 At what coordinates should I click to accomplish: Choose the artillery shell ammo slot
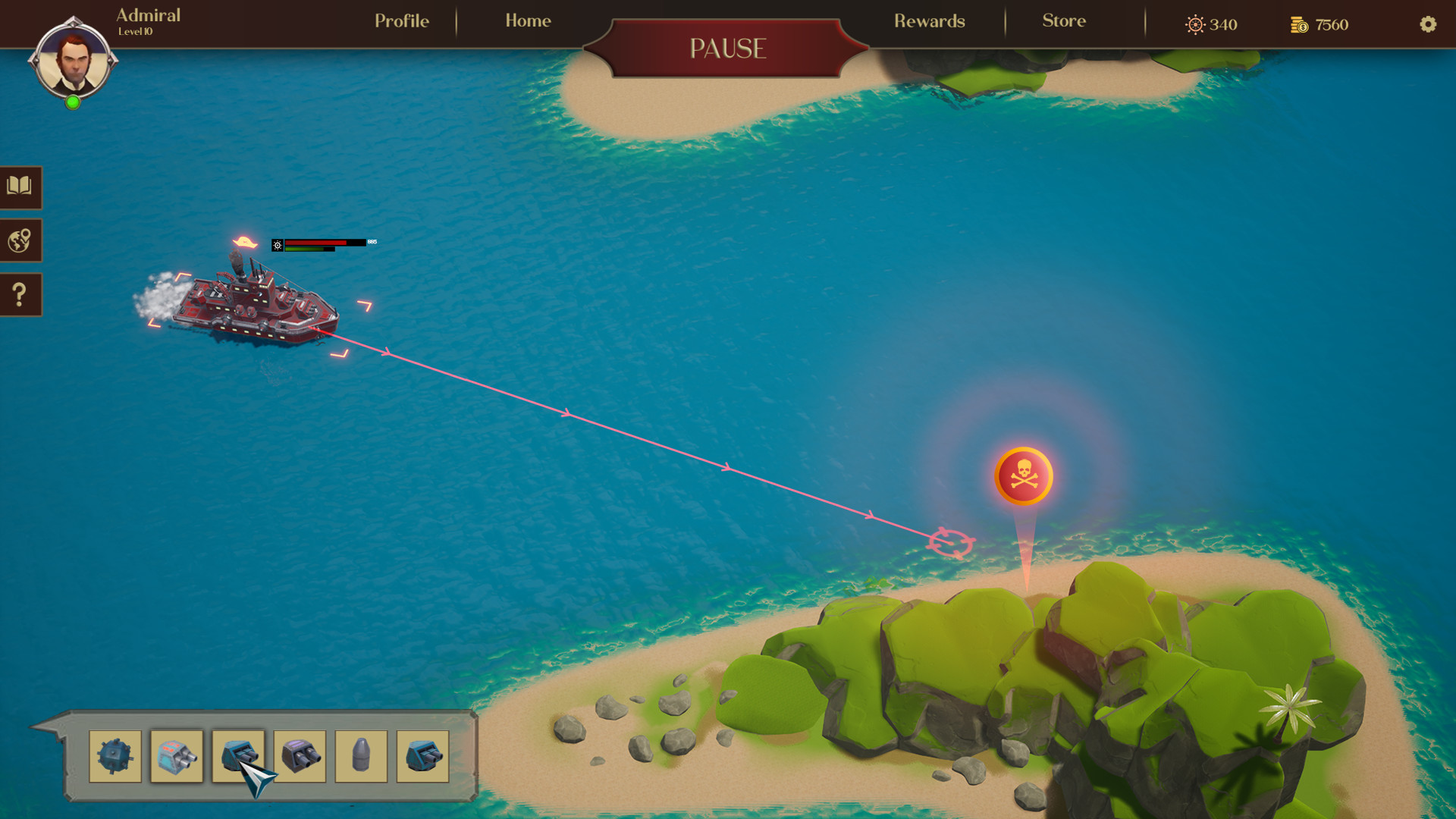[x=359, y=756]
